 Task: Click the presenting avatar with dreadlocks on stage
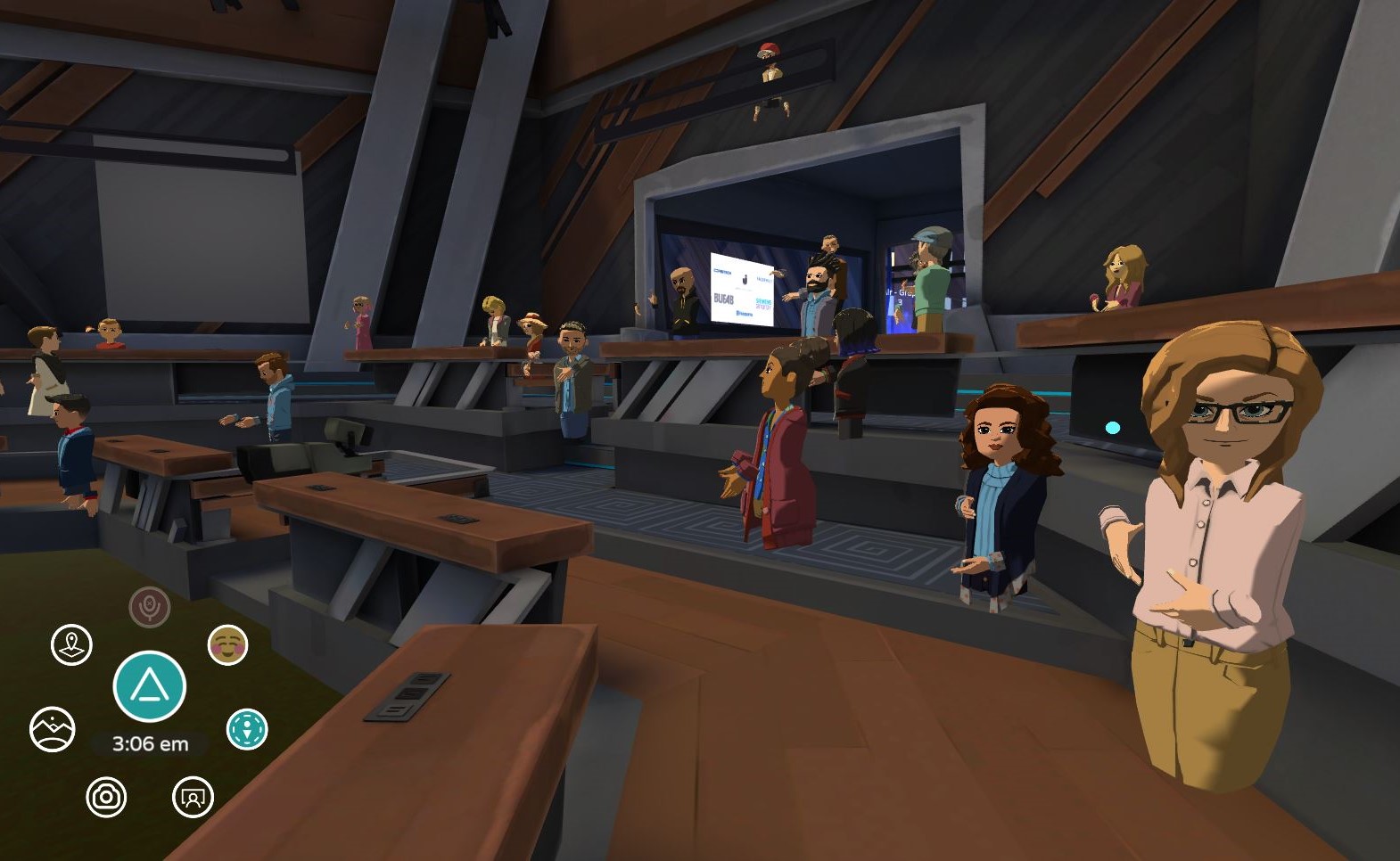click(818, 276)
